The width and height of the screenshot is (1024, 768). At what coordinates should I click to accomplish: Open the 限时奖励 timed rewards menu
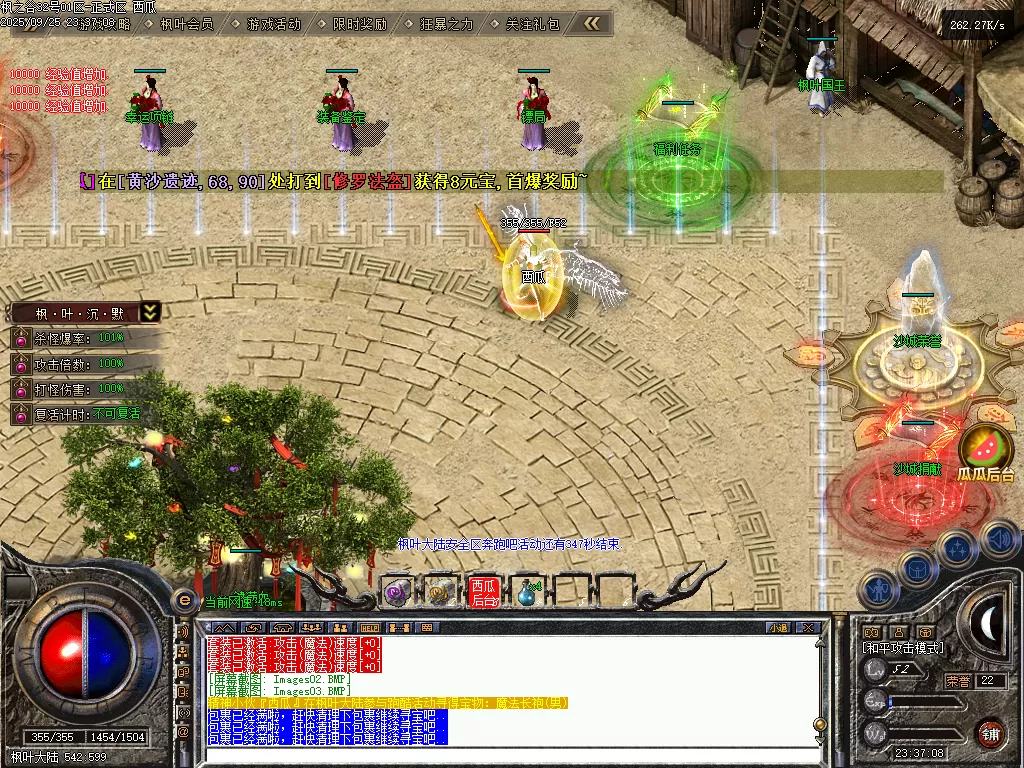360,24
